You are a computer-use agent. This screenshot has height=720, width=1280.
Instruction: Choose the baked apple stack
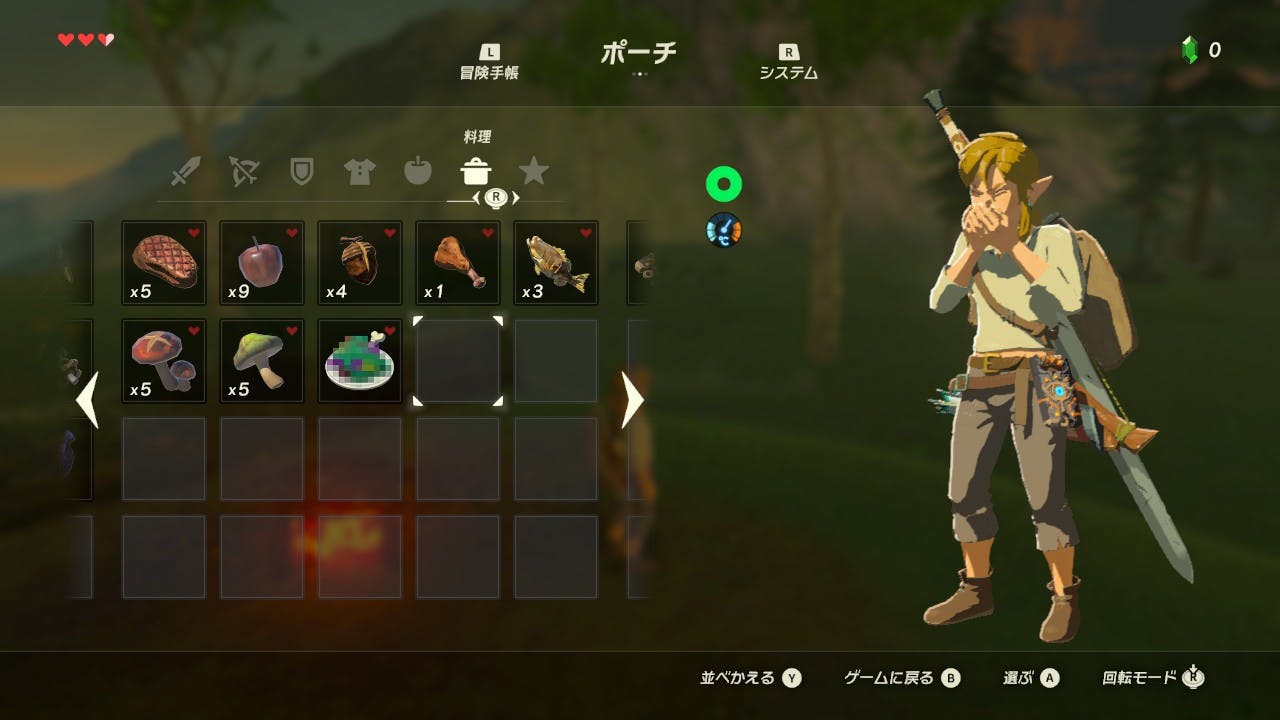coord(262,263)
